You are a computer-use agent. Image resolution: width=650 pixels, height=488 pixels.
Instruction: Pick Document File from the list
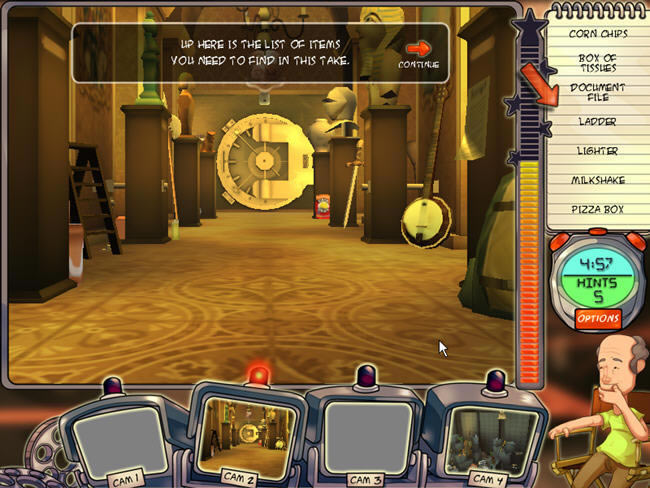click(x=598, y=92)
